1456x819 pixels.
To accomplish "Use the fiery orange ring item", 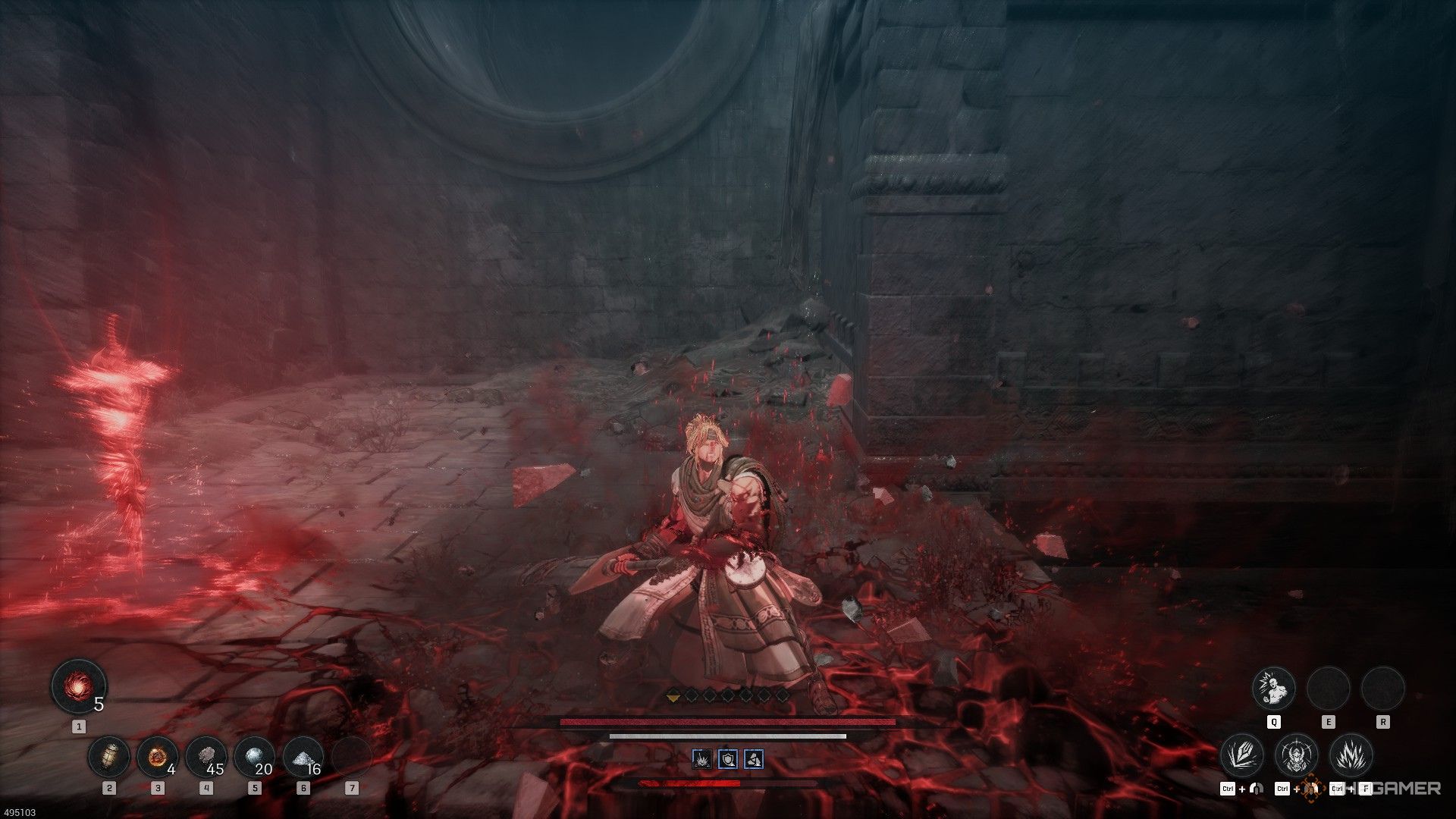I will 158,757.
